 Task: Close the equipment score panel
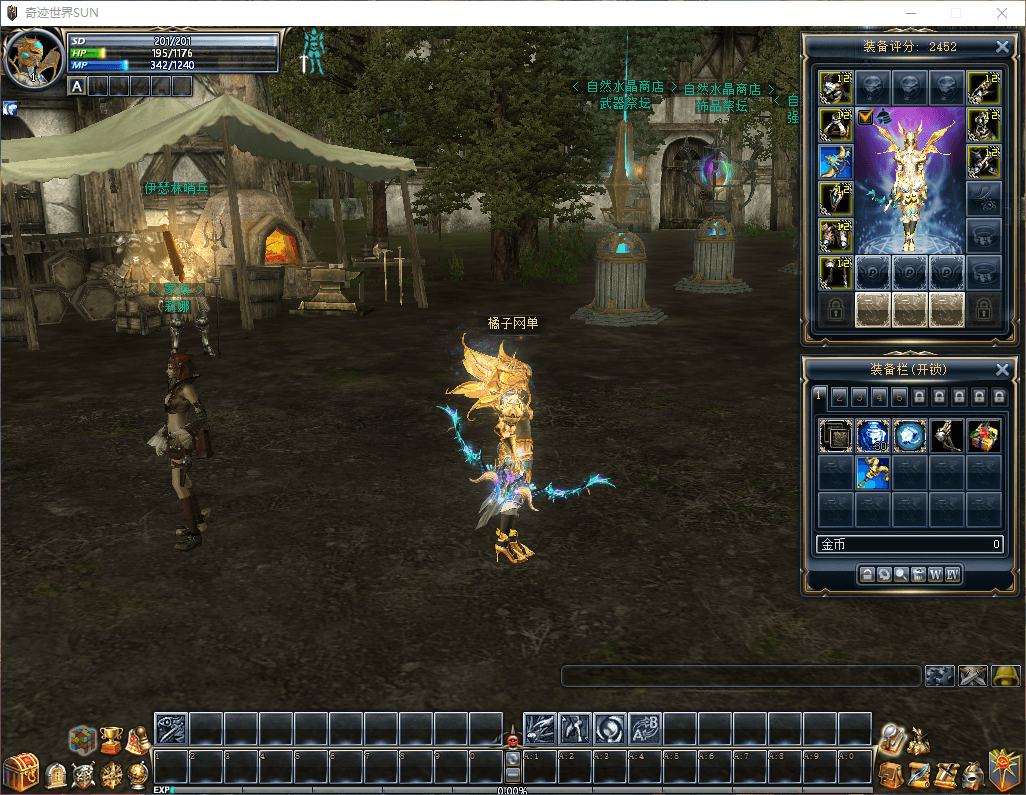(x=1002, y=47)
